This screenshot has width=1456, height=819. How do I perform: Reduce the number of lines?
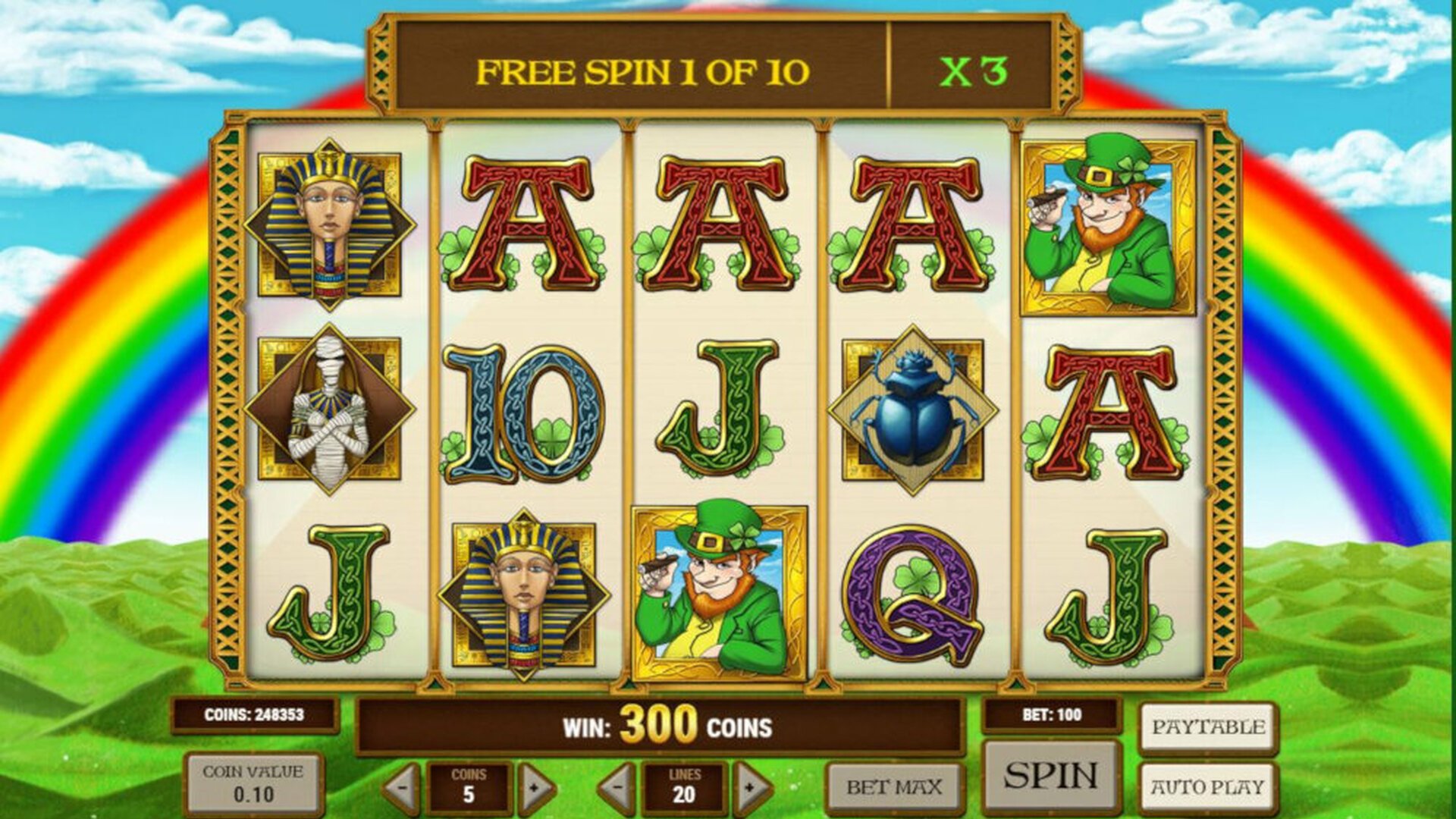pos(617,789)
